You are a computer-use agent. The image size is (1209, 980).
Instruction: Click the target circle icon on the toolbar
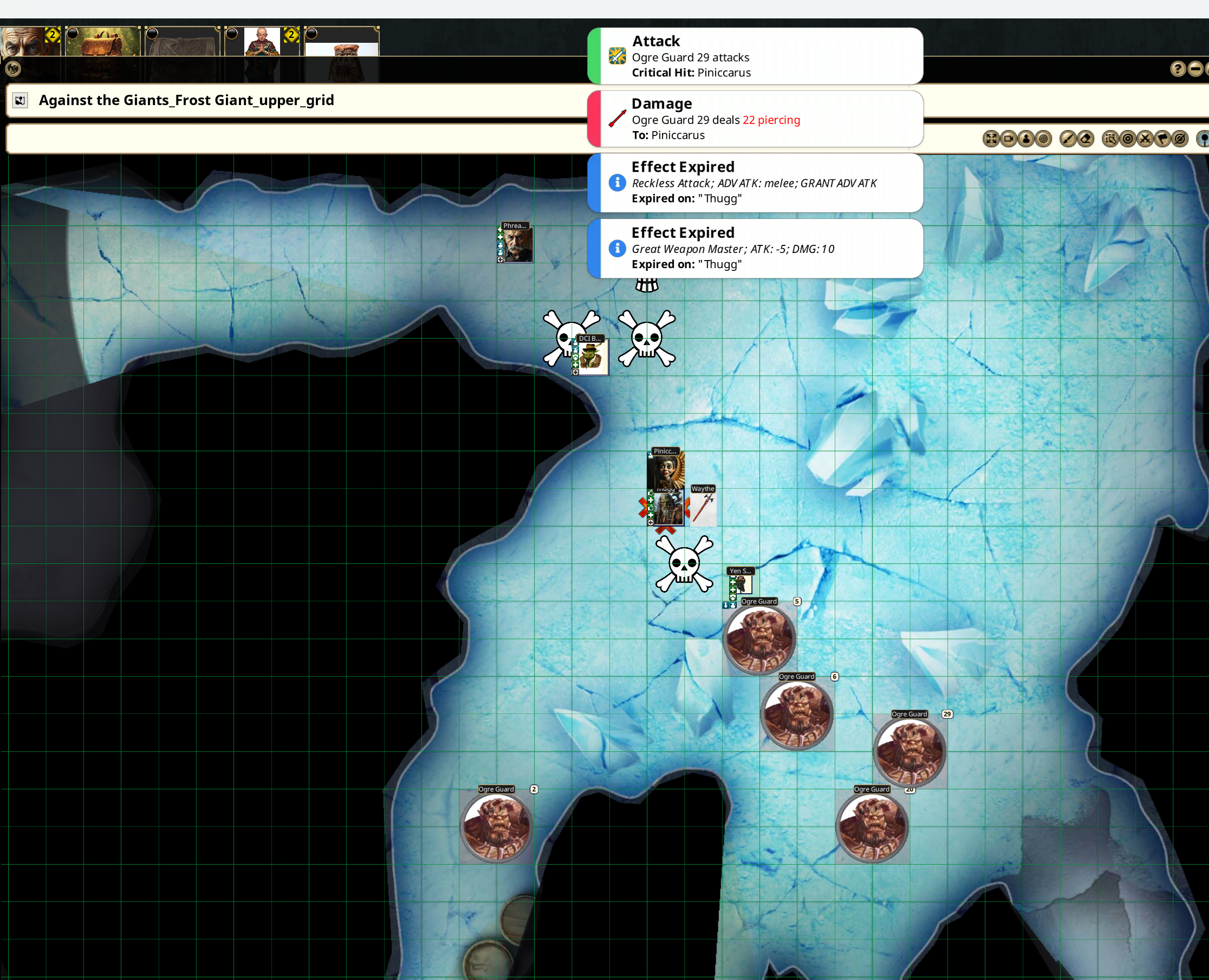click(x=1127, y=139)
